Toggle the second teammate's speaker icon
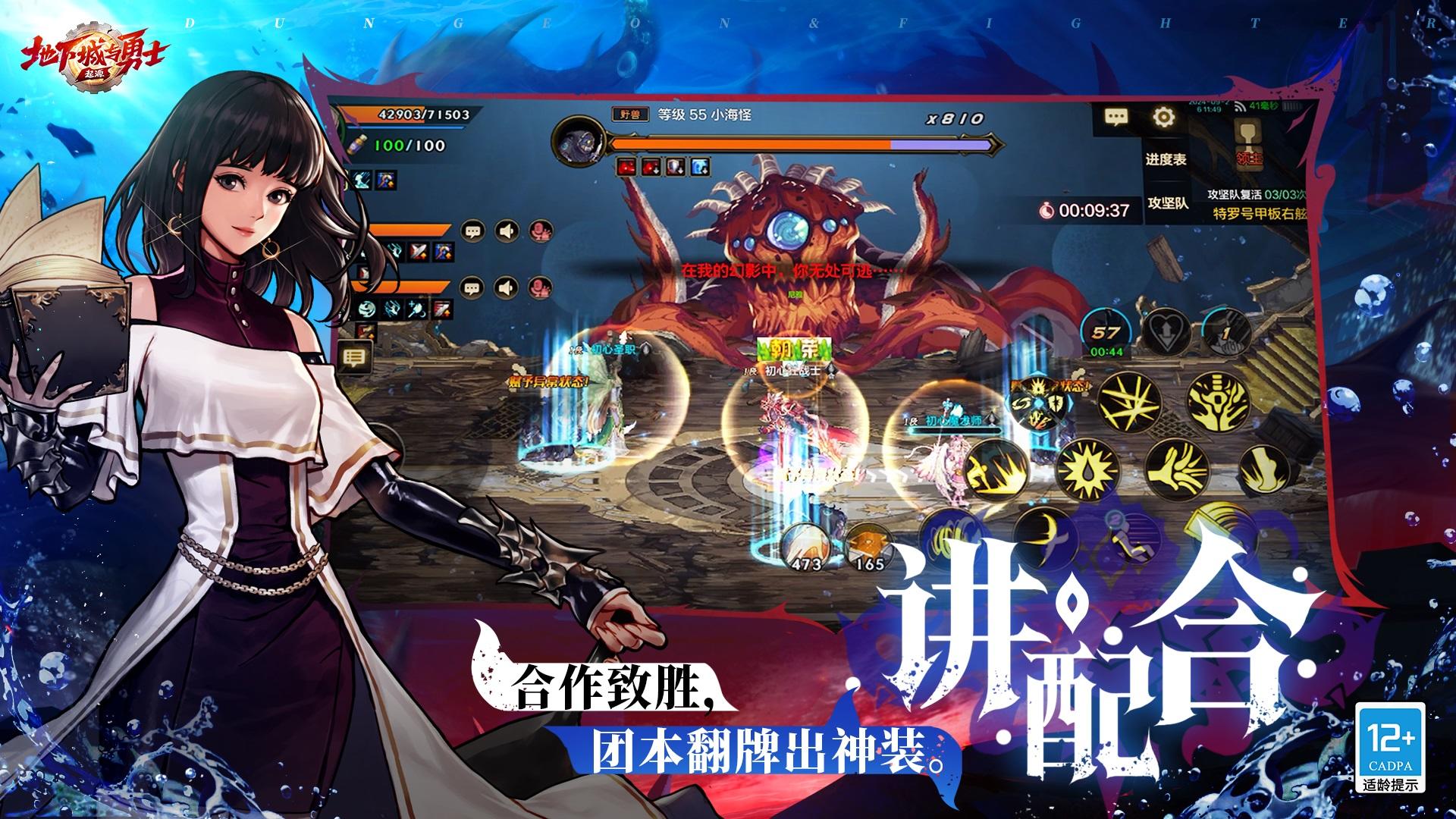 point(506,288)
